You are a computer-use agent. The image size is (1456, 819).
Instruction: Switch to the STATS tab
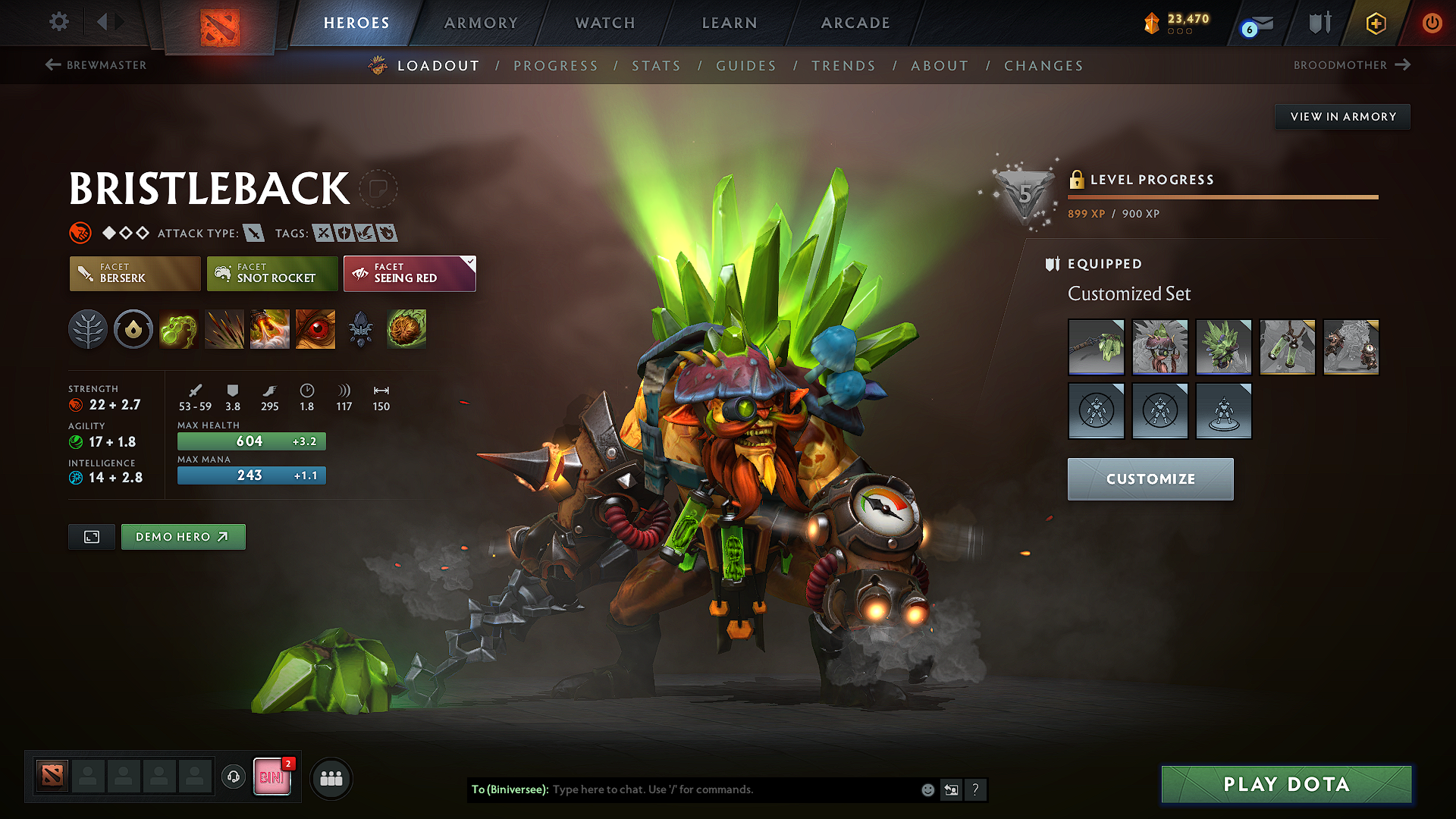[657, 66]
